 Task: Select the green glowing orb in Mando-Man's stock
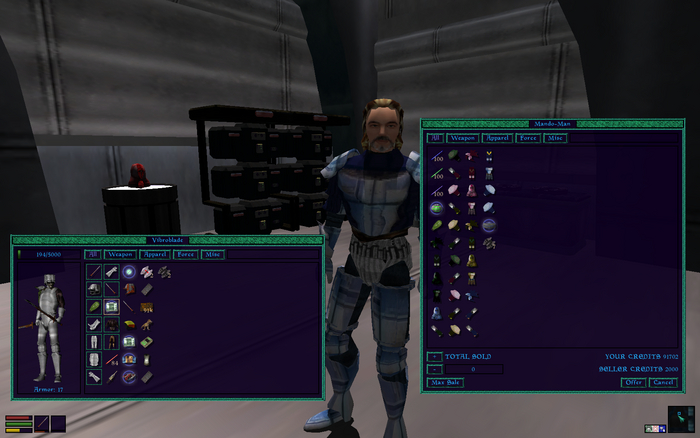pyautogui.click(x=436, y=208)
